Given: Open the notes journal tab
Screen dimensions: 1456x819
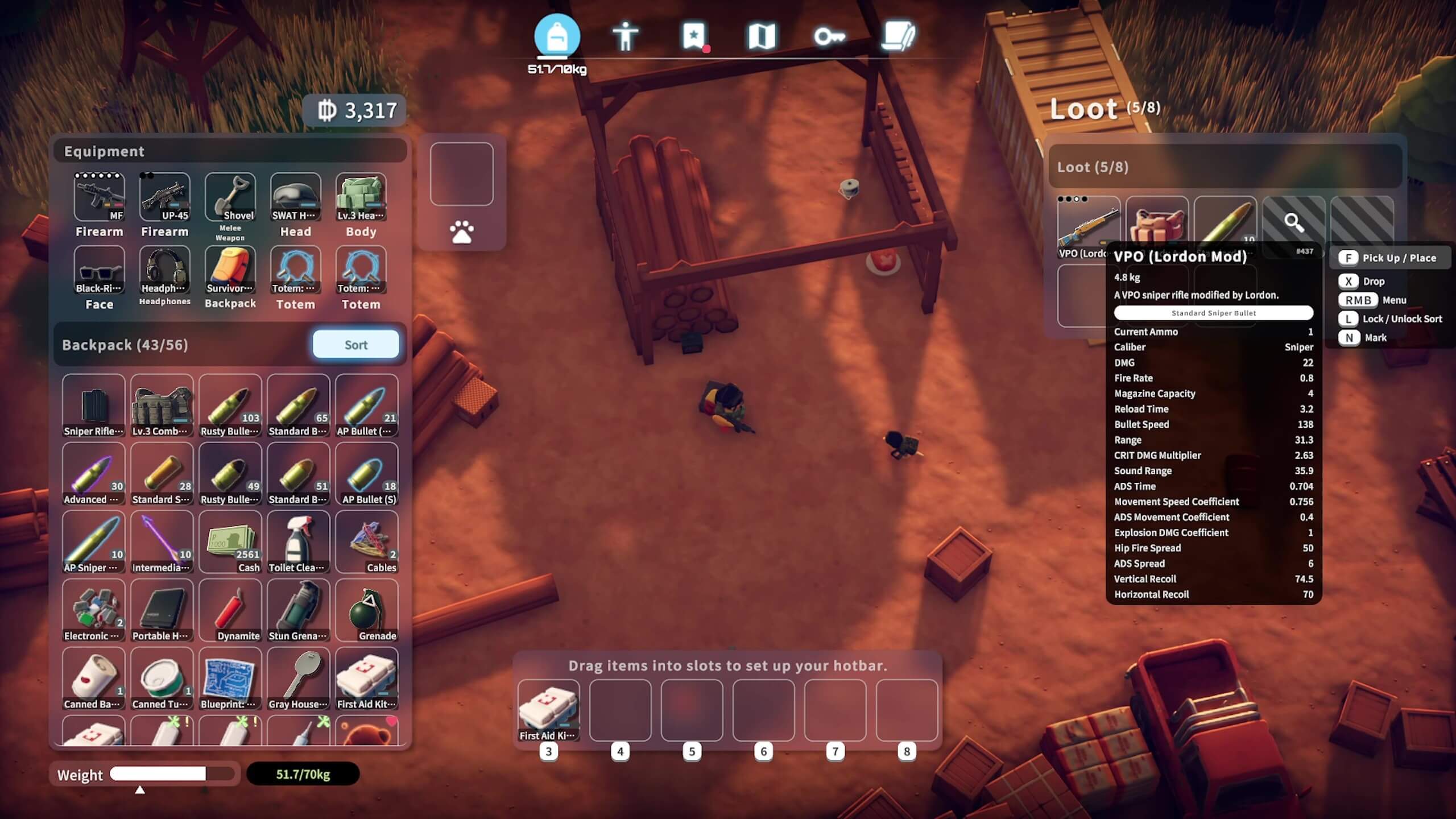Looking at the screenshot, I should 897,37.
